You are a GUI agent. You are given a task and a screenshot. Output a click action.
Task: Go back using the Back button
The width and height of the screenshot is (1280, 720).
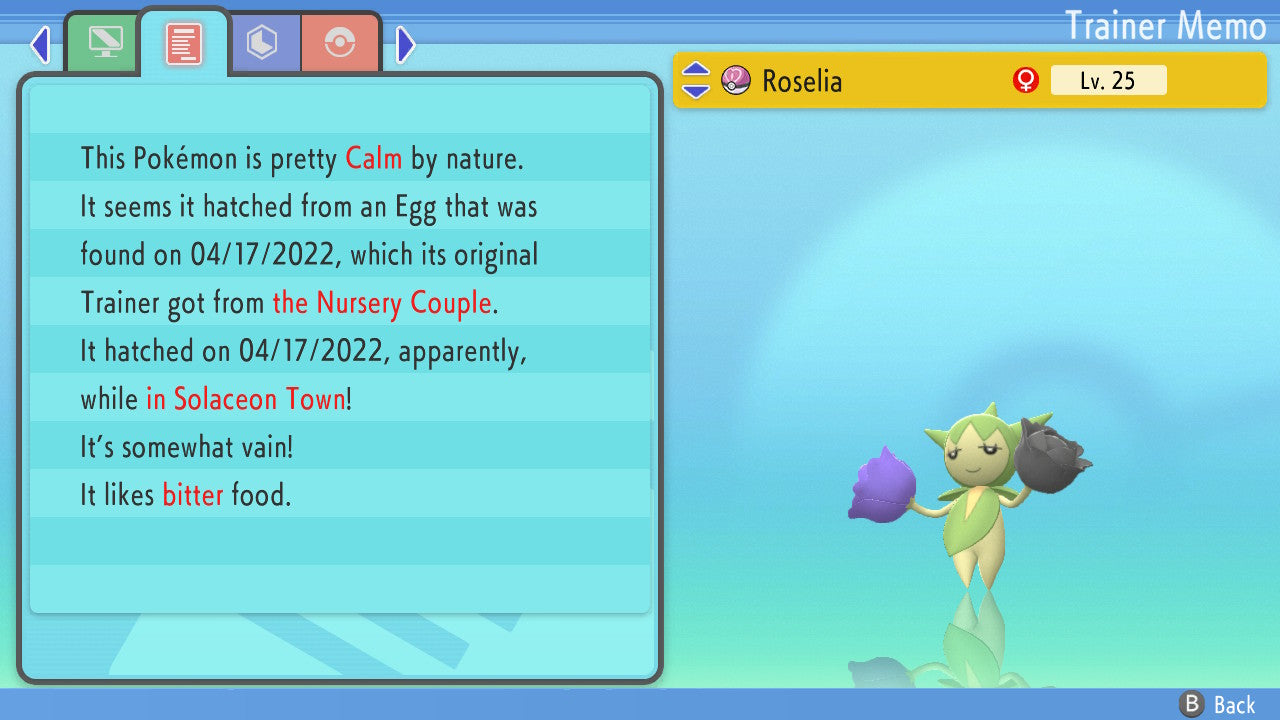pos(1218,704)
